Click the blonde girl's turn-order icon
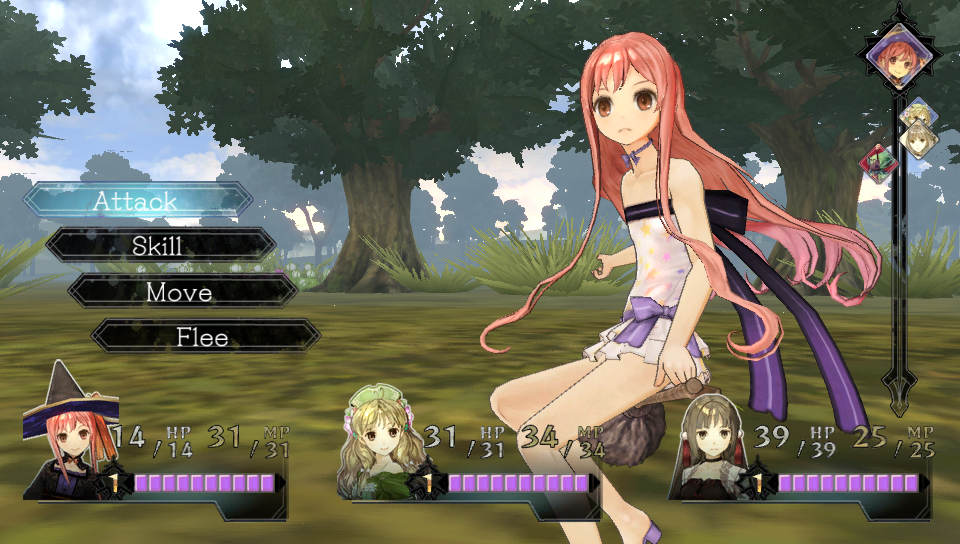960x544 pixels. [917, 113]
